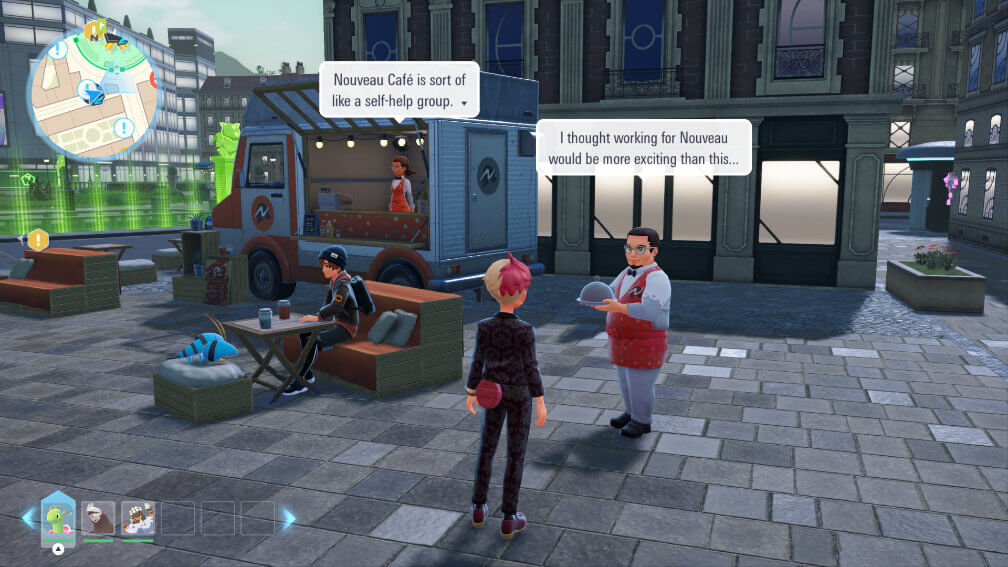Advance the "Nouveau Café is sort of" speech bubble
The width and height of the screenshot is (1008, 567).
(463, 102)
